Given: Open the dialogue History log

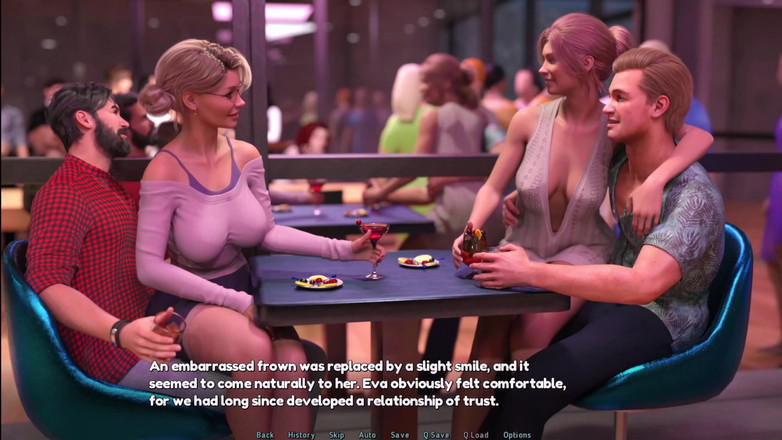Looking at the screenshot, I should point(301,435).
